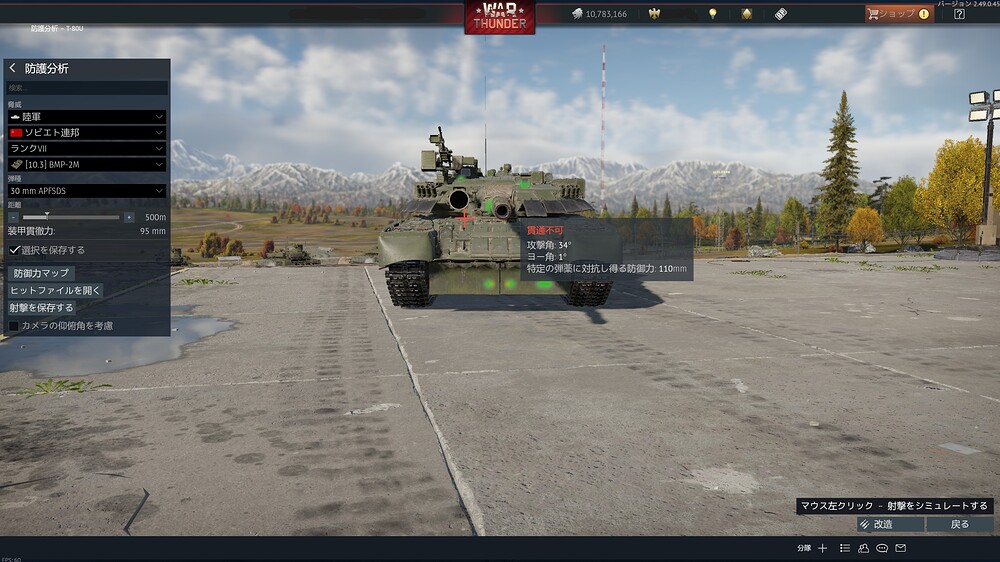Toggle the 選択を保存する checkbox
Screen dimensions: 1000x562
click(15, 250)
